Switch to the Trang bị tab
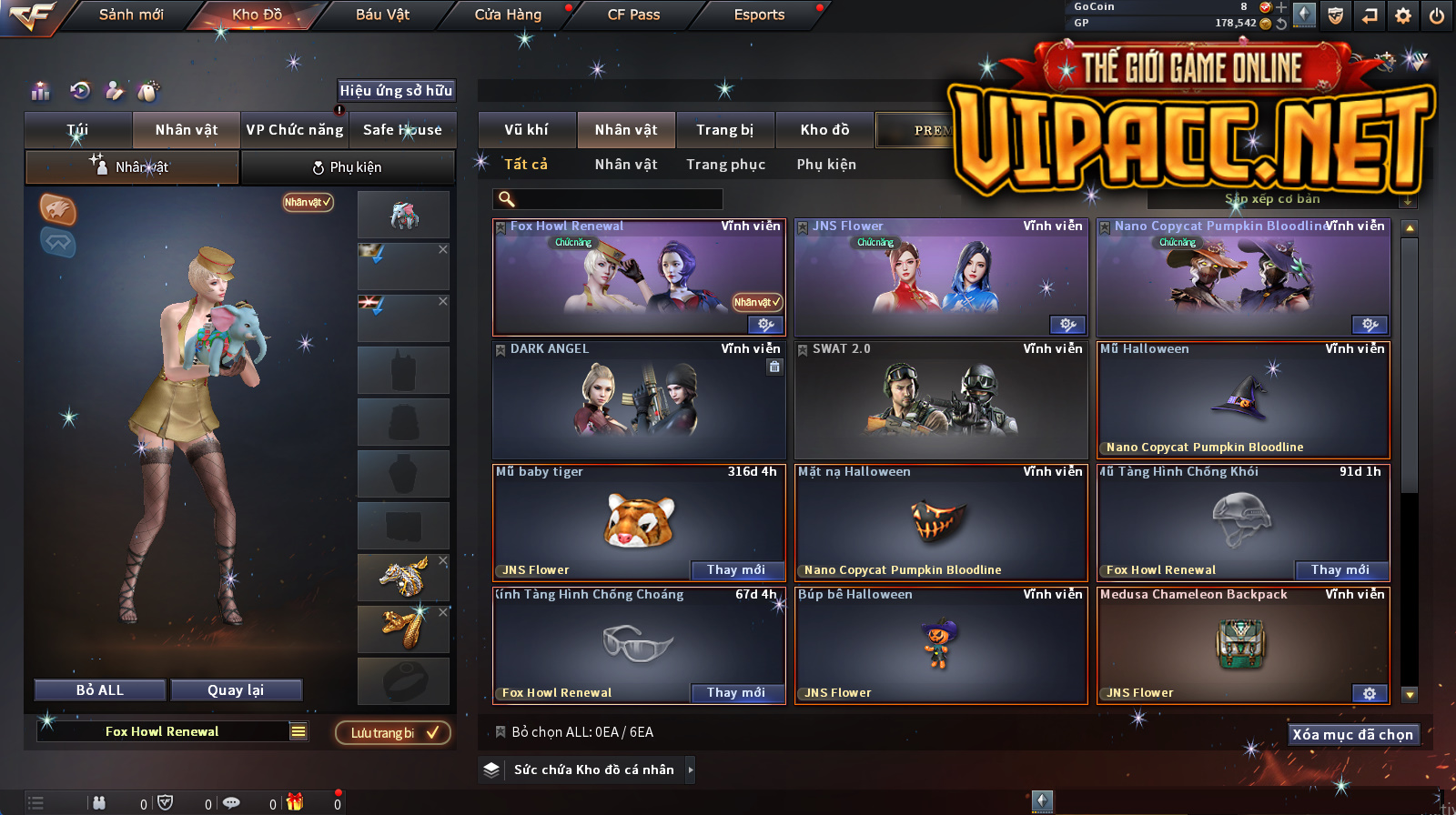This screenshot has height=815, width=1456. coord(724,130)
